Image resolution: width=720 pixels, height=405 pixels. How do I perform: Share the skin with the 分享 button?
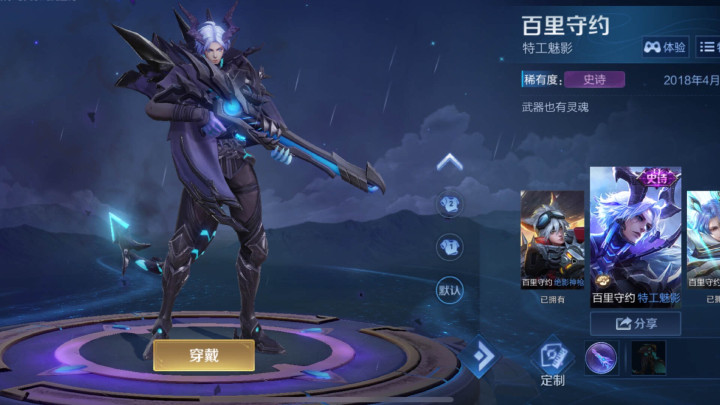pyautogui.click(x=635, y=323)
